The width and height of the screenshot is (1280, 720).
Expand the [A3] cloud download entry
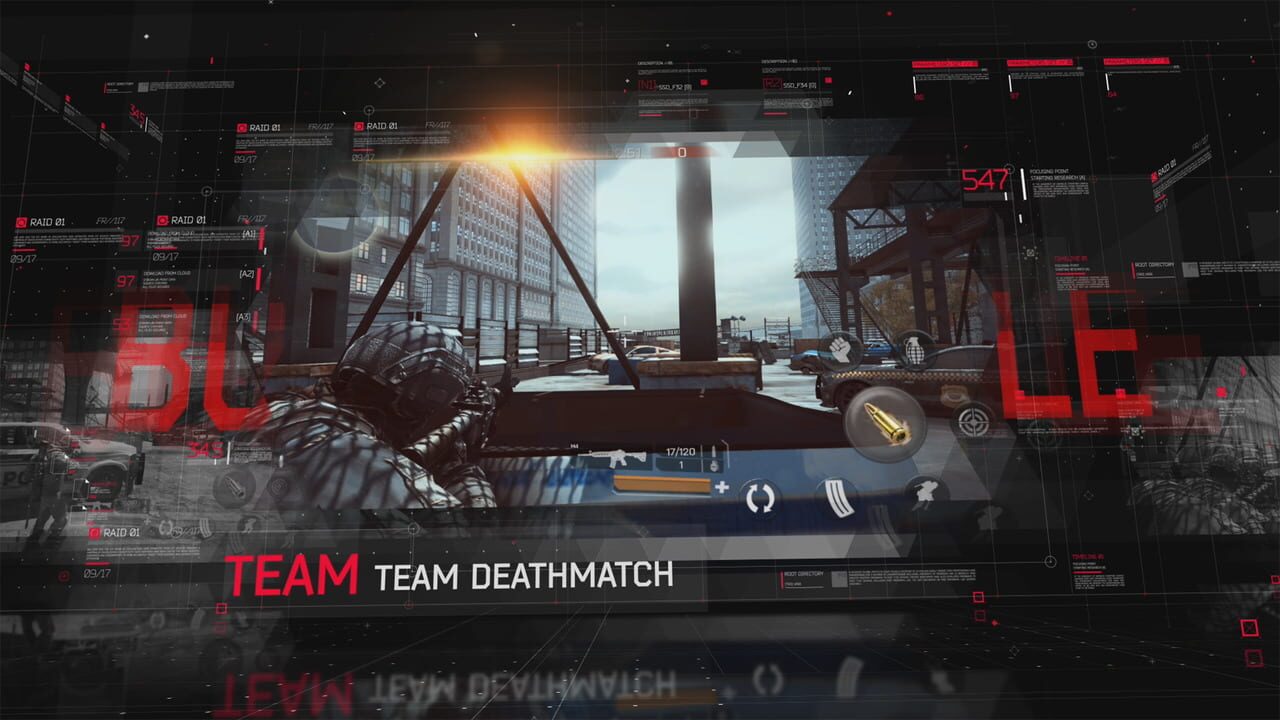[x=243, y=317]
